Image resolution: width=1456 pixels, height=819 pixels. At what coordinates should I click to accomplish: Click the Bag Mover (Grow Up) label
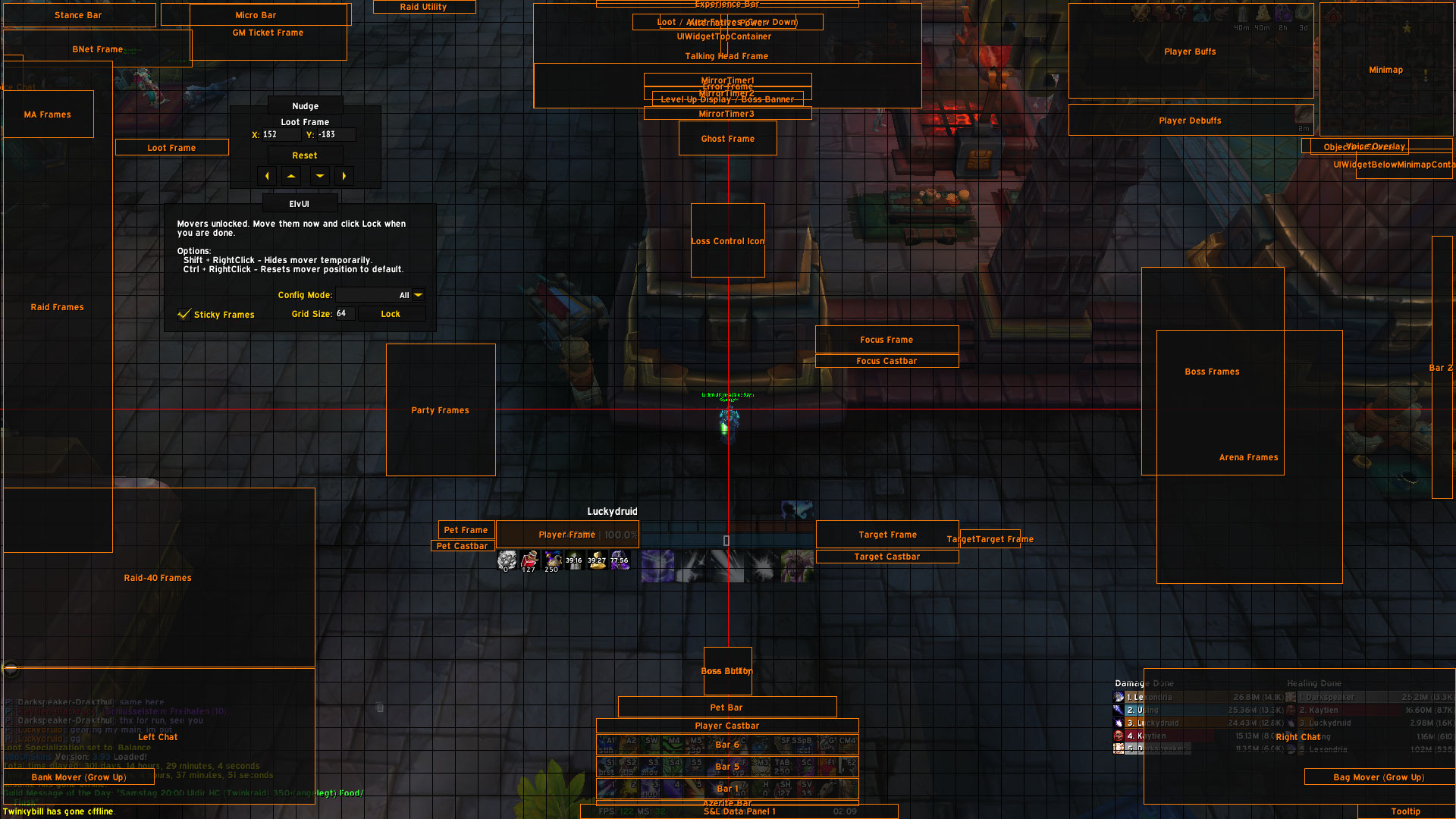pos(1379,777)
